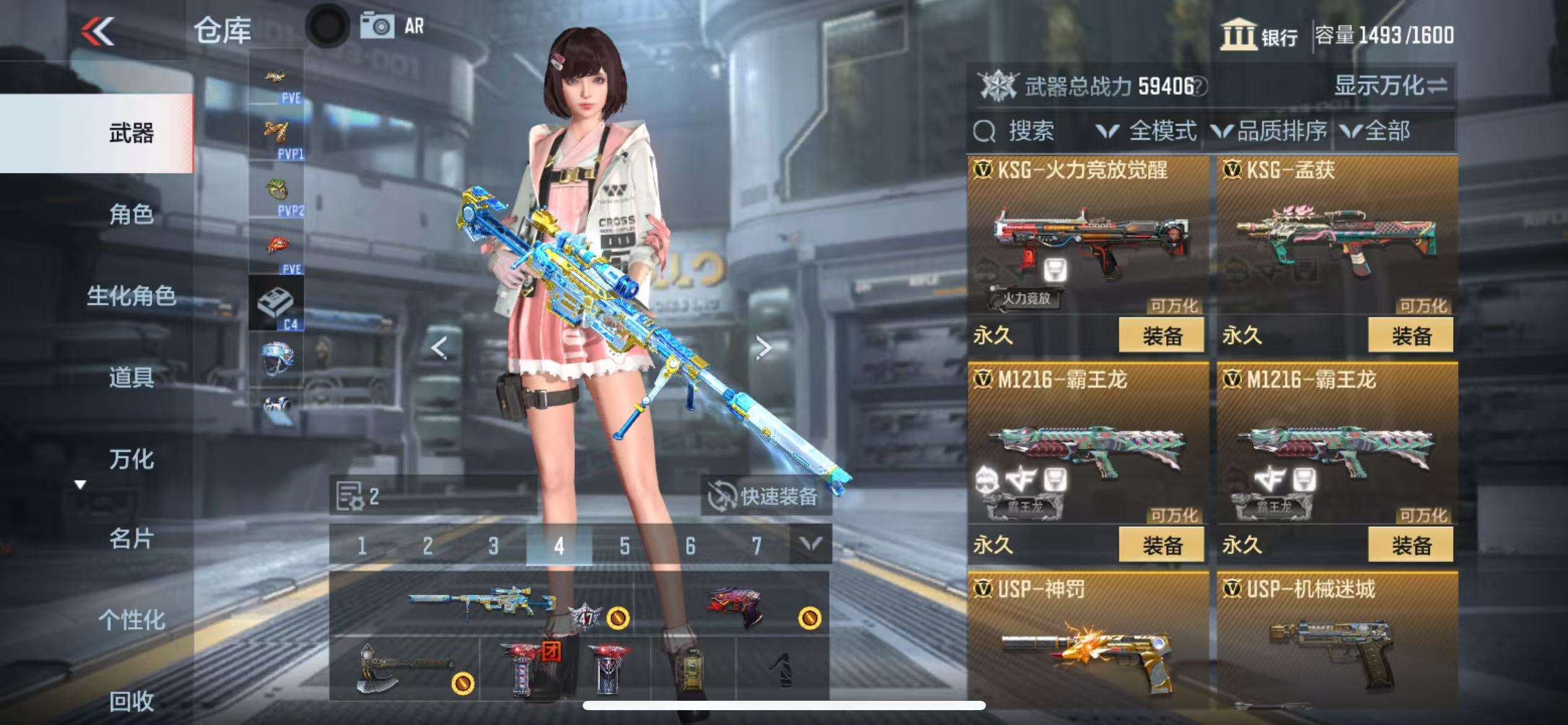Open the 万化 menu entry

131,459
